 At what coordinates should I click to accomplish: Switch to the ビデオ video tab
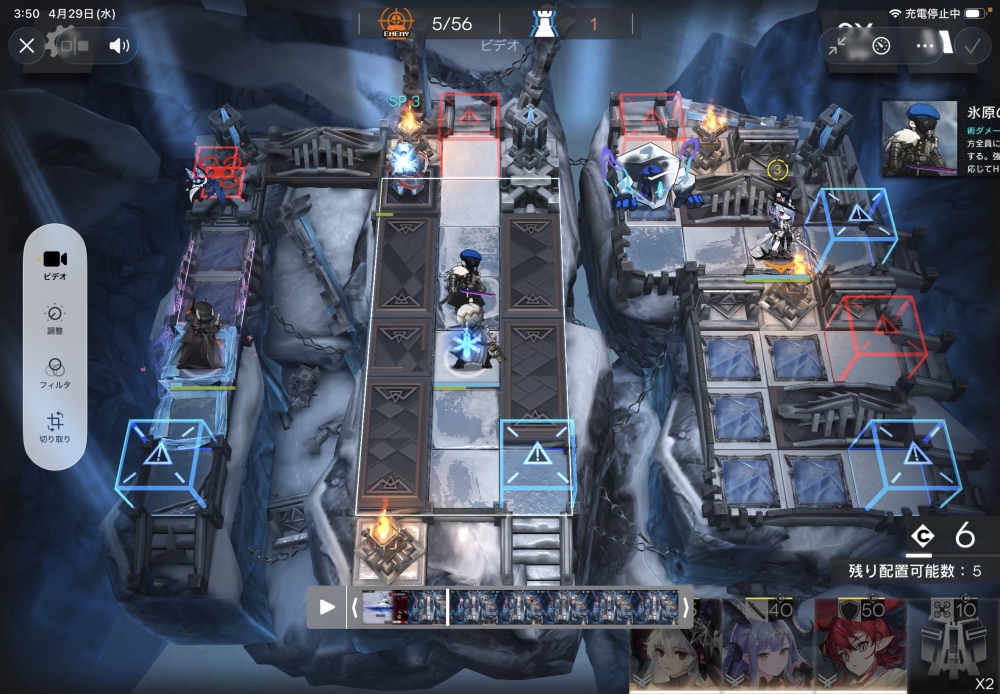pos(55,265)
